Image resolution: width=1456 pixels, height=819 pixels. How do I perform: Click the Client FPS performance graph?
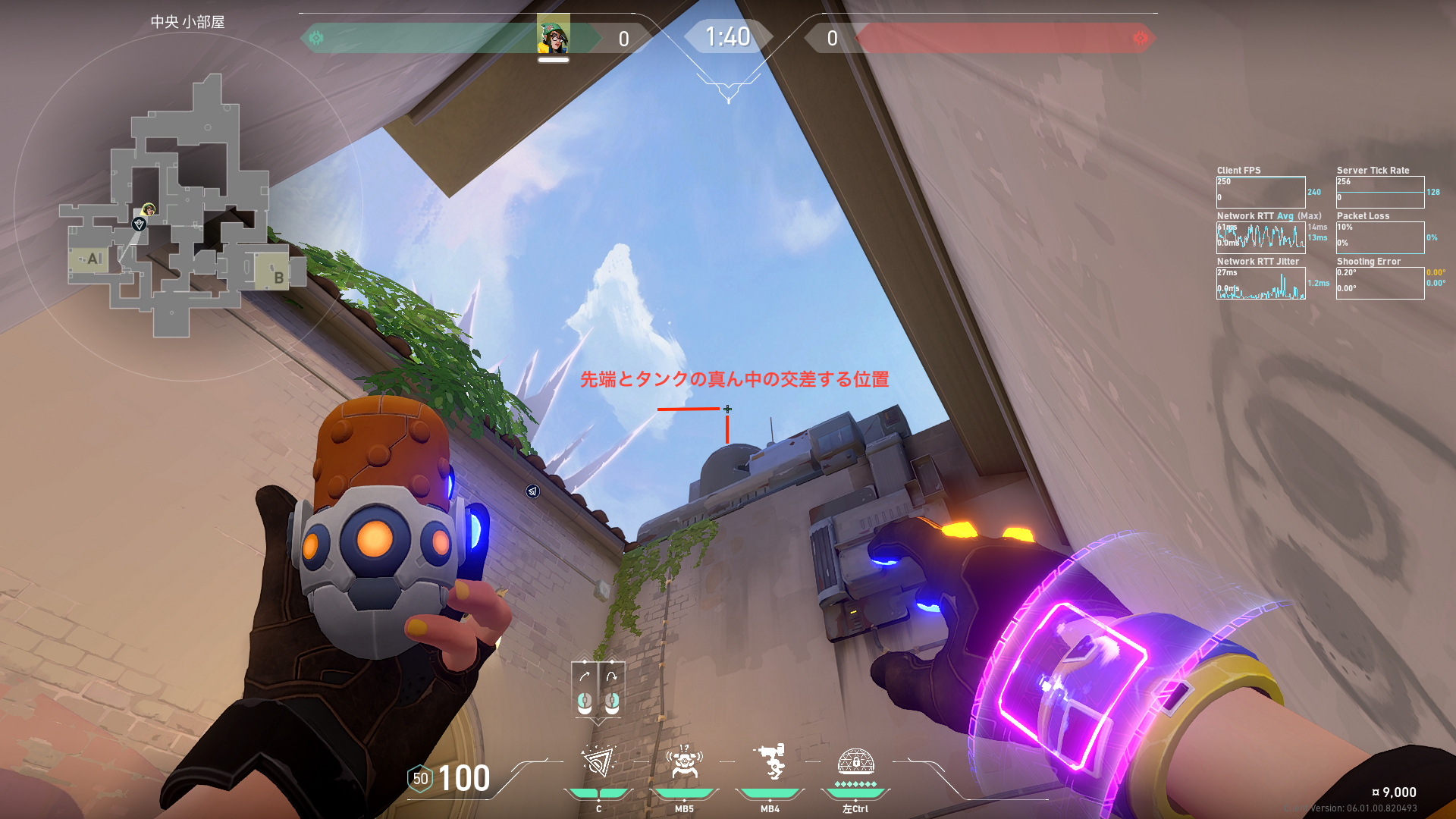pyautogui.click(x=1260, y=192)
